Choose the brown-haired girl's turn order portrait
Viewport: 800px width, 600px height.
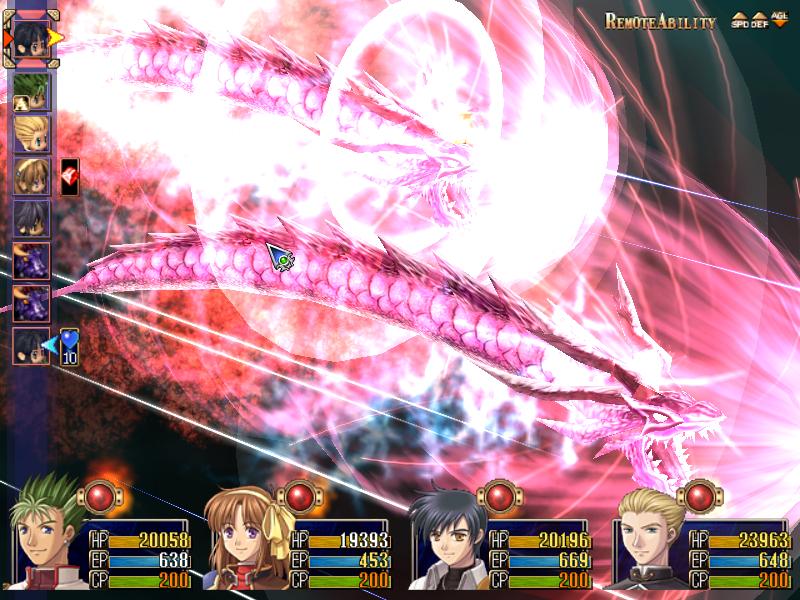32,175
